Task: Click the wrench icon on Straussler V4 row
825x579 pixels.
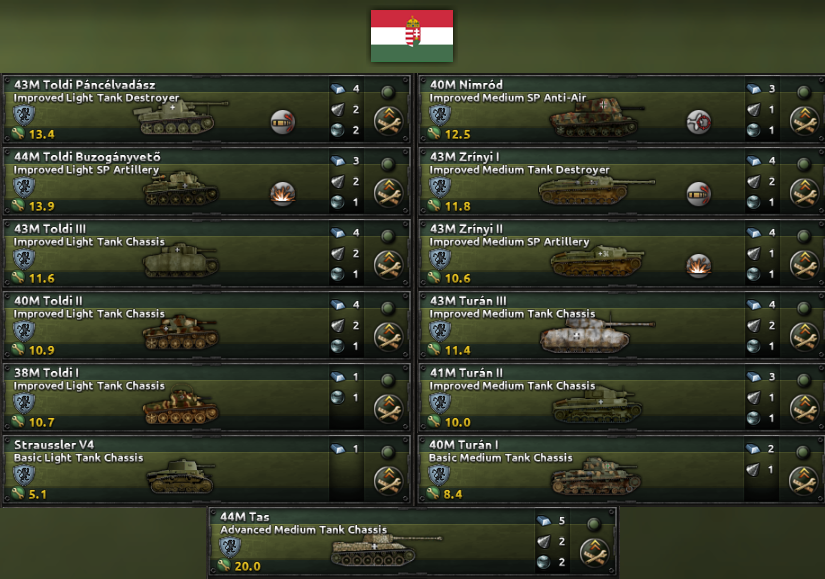Action: click(x=387, y=480)
